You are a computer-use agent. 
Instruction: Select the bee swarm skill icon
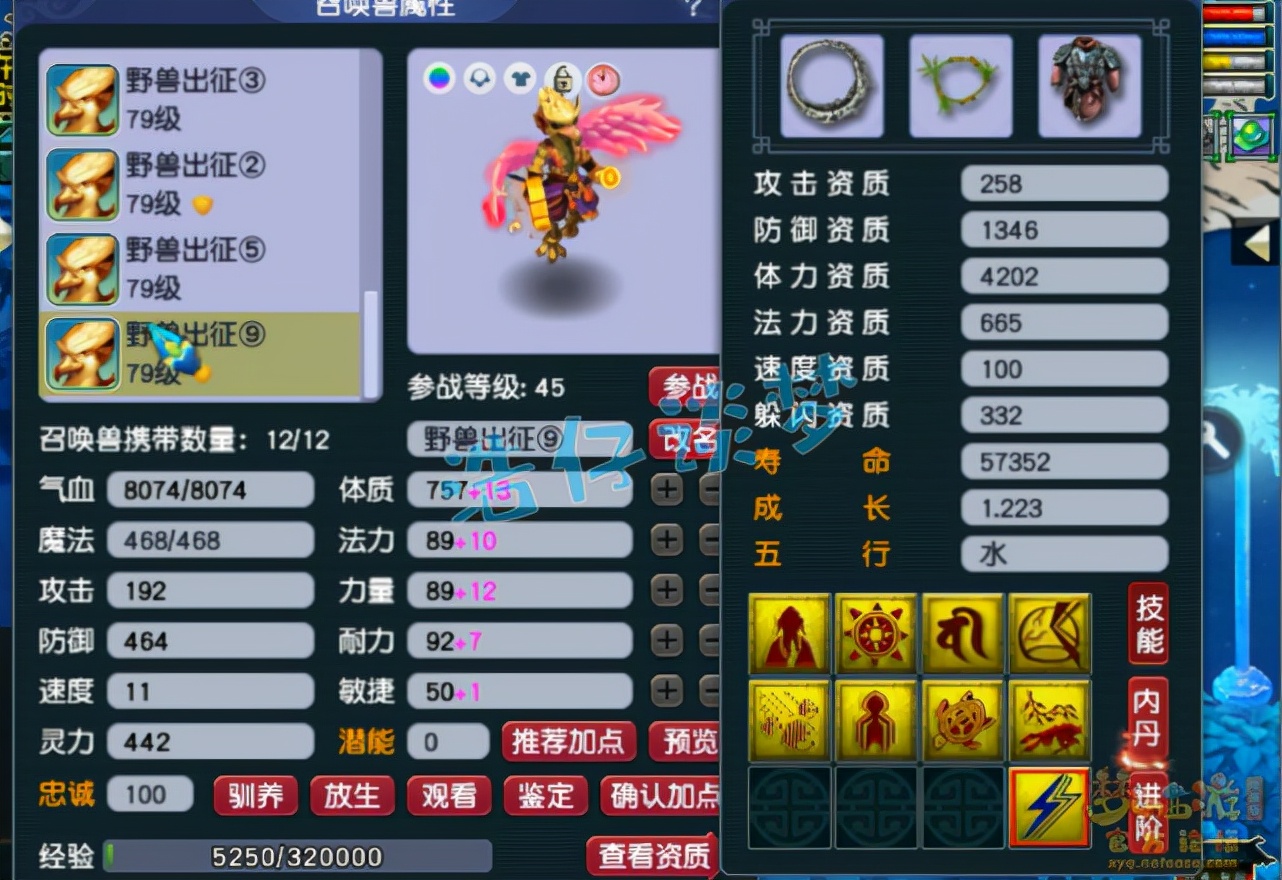click(789, 718)
